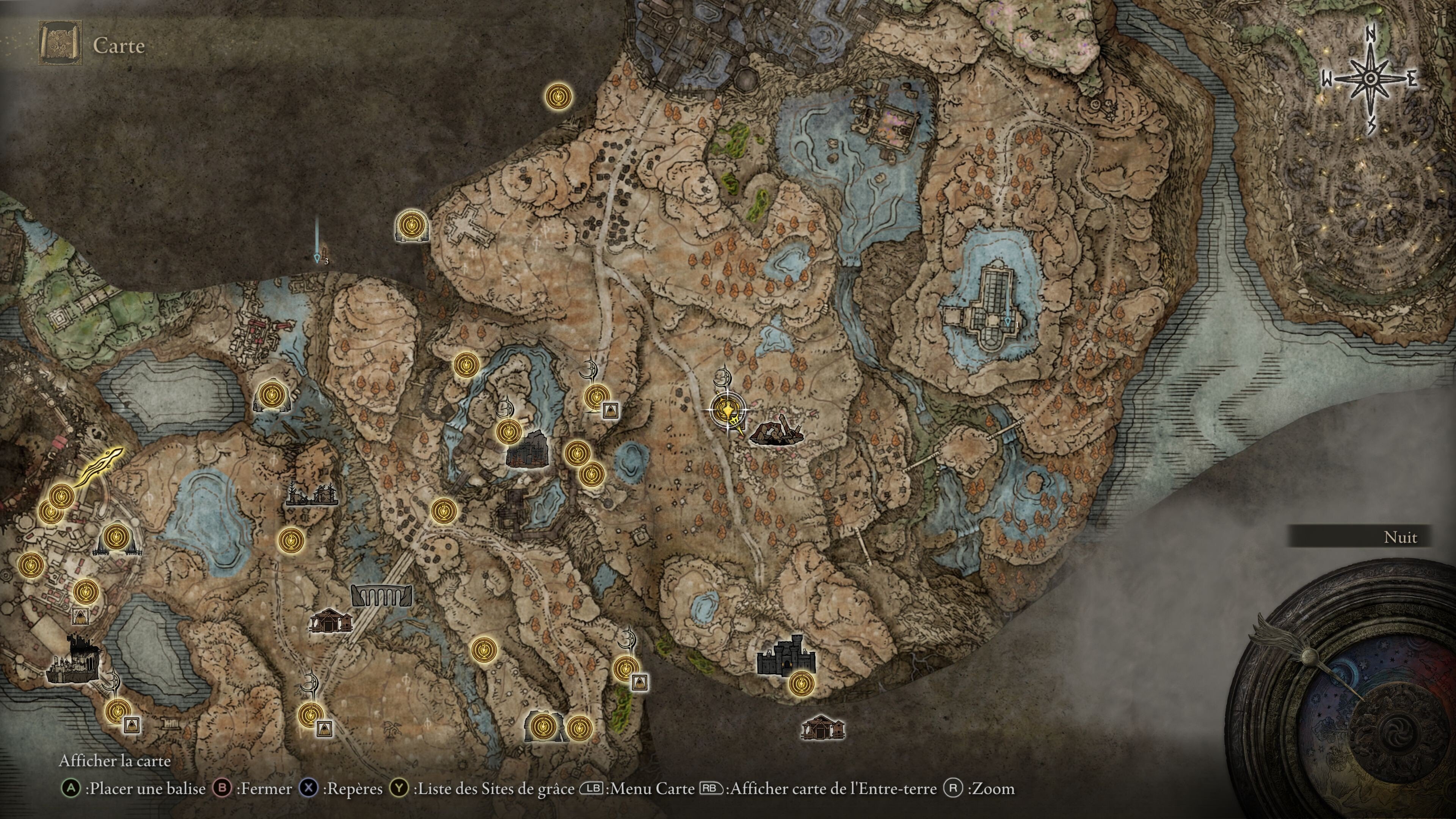Click the stone aqueduct bridge icon
The height and width of the screenshot is (819, 1456).
381,595
